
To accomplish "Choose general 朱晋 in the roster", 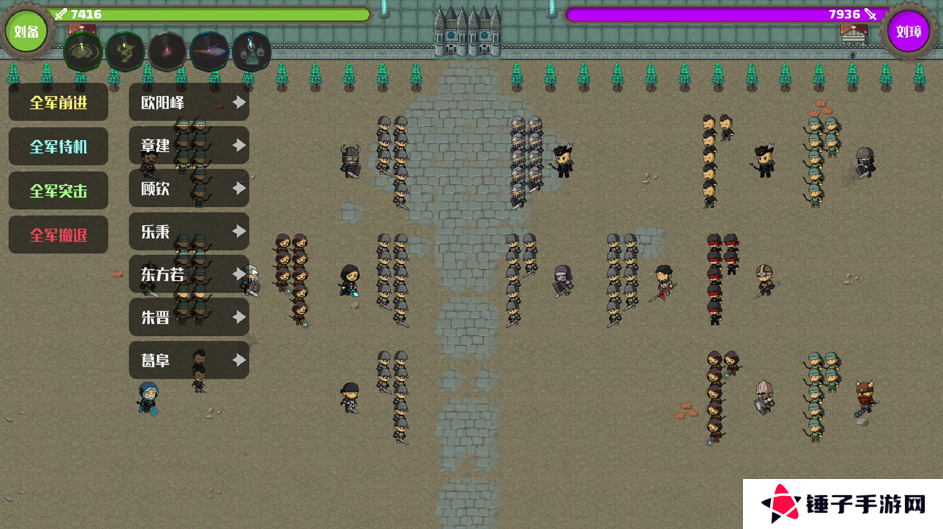I will pos(189,317).
